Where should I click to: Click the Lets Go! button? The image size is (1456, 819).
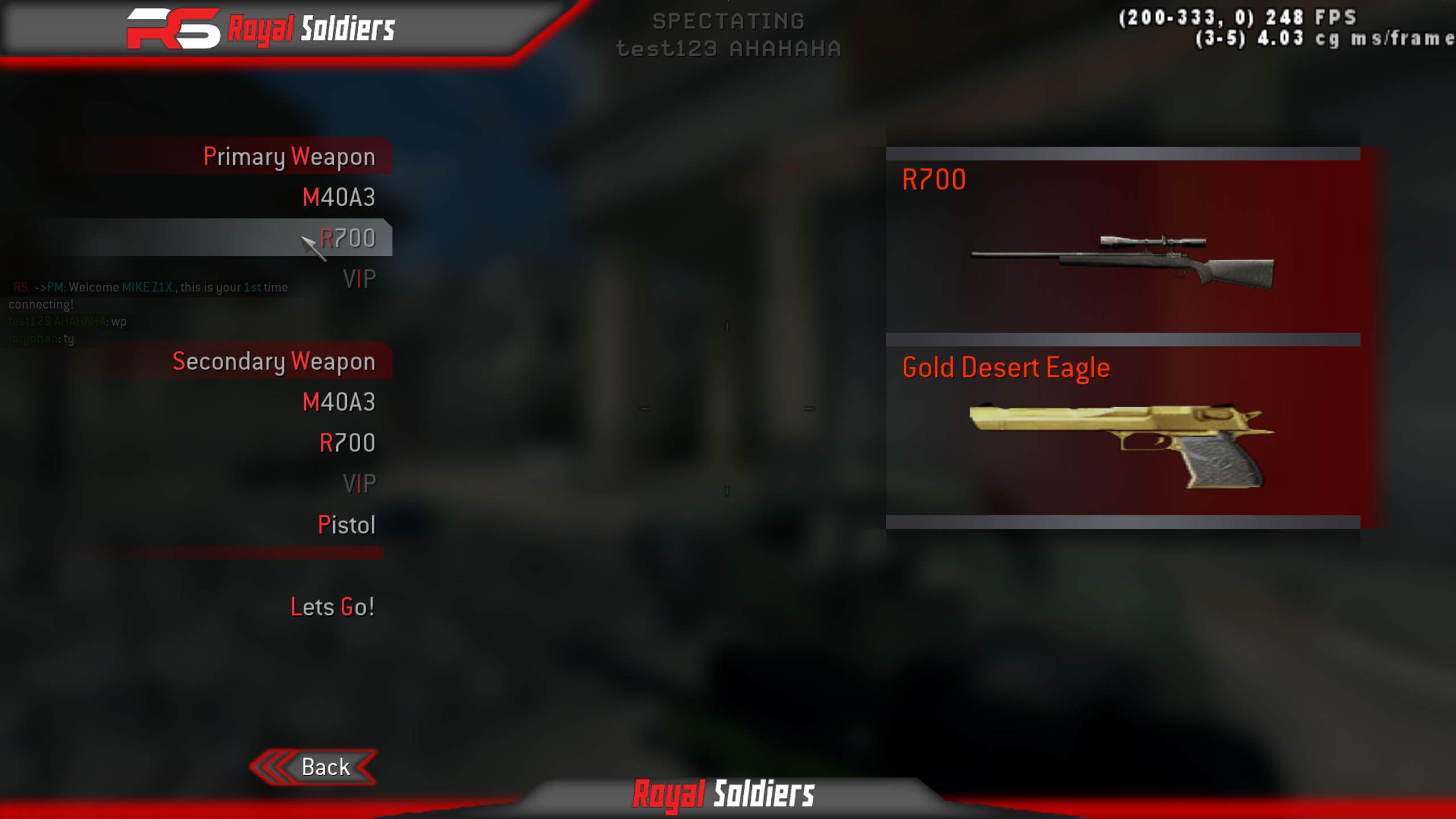pos(333,606)
